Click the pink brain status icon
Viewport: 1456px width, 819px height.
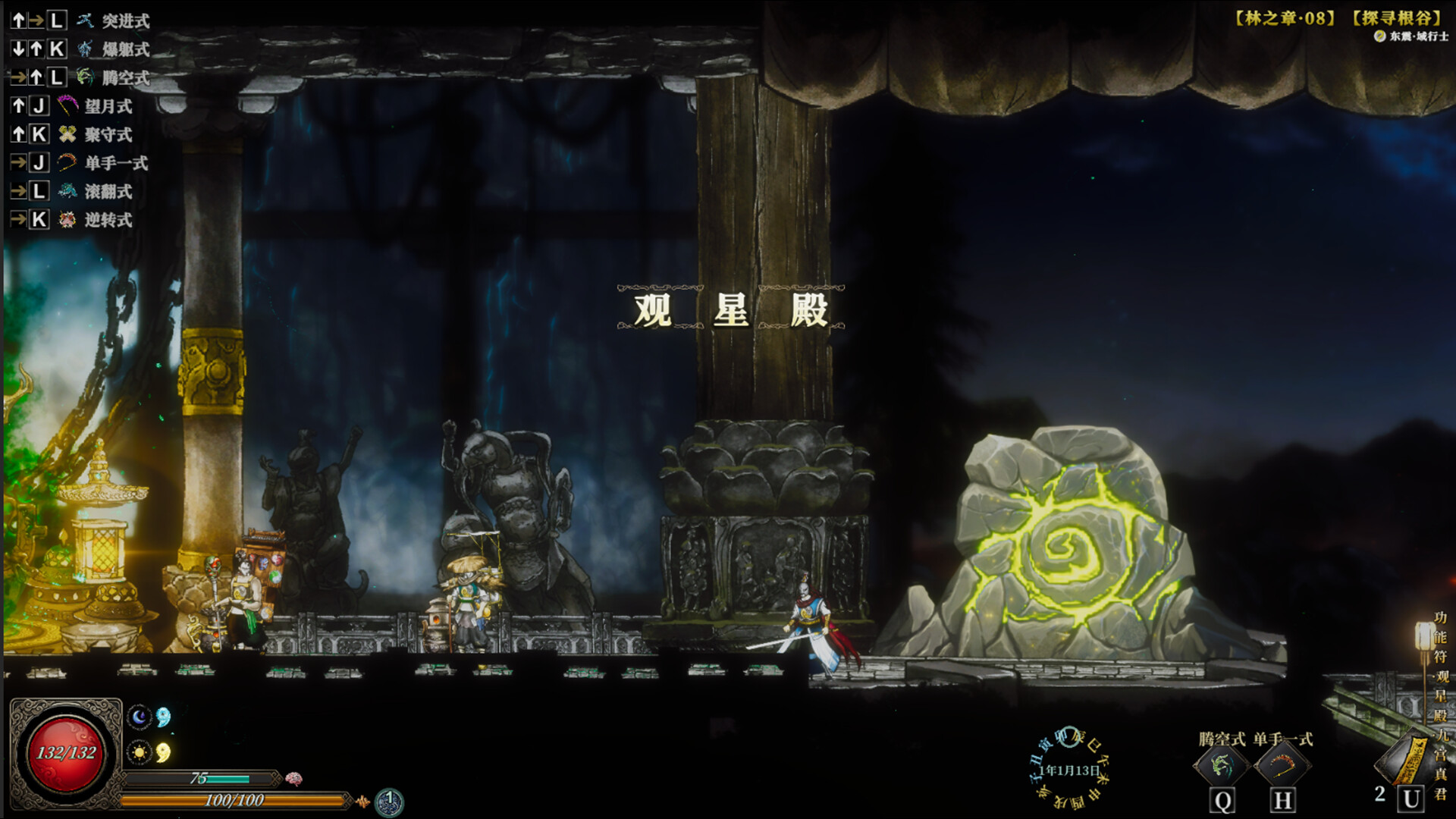tap(294, 779)
